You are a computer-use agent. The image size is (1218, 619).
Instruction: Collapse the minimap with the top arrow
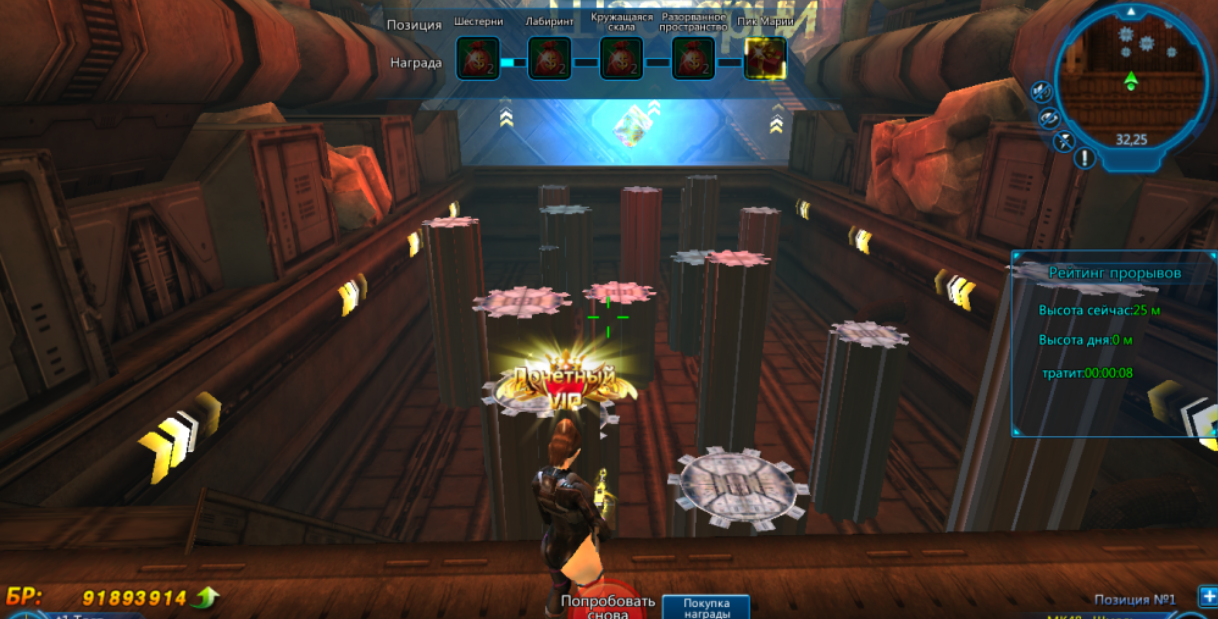click(x=1130, y=12)
